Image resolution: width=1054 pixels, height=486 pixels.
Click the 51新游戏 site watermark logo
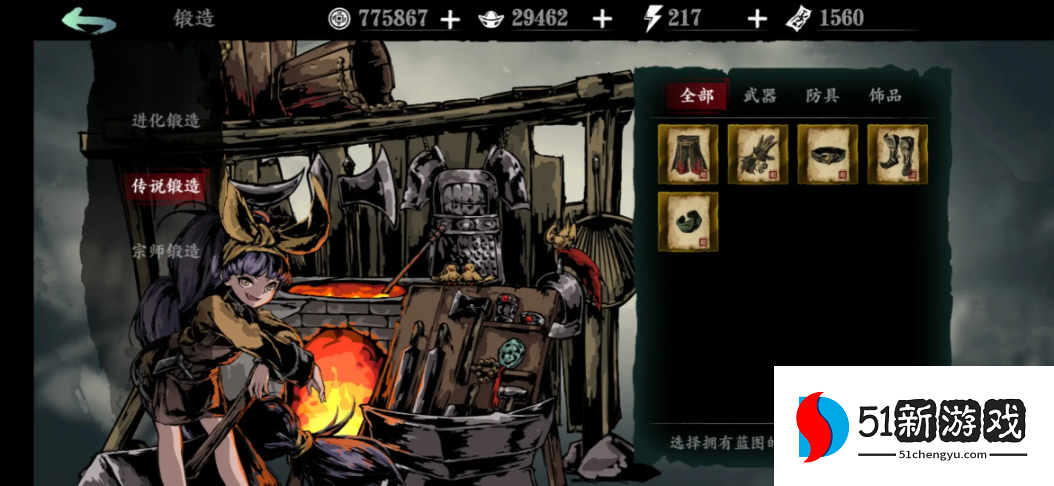pyautogui.click(x=912, y=427)
